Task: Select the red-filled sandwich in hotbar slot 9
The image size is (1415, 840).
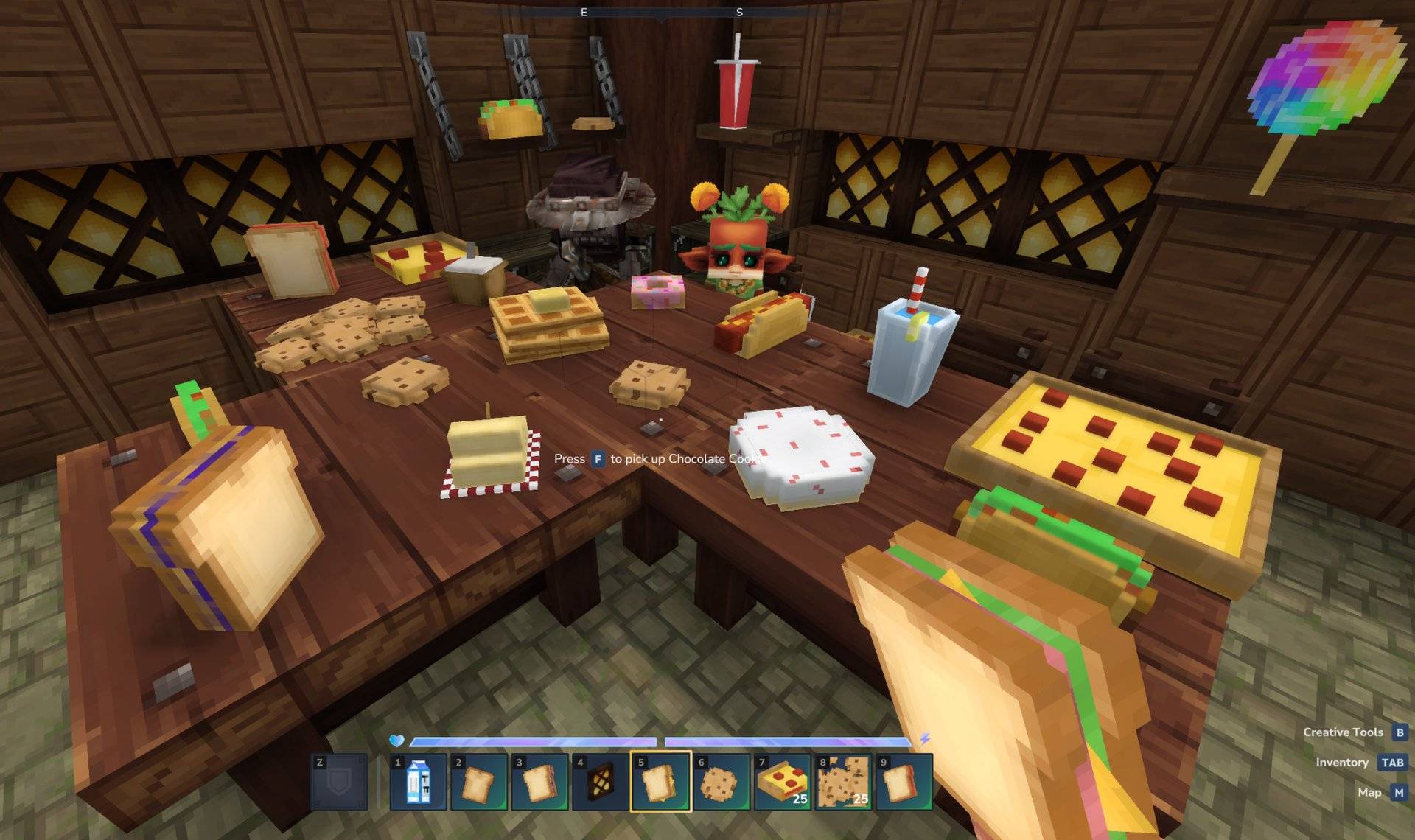Action: tap(903, 782)
